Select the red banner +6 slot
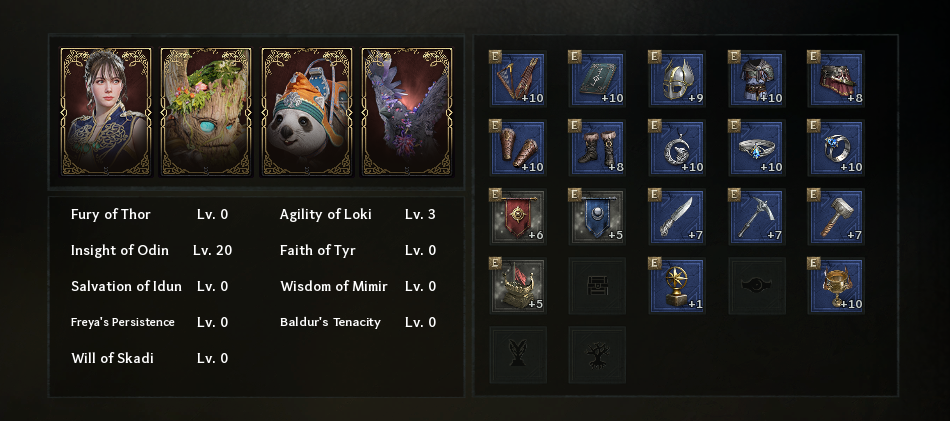950x421 pixels. [518, 217]
